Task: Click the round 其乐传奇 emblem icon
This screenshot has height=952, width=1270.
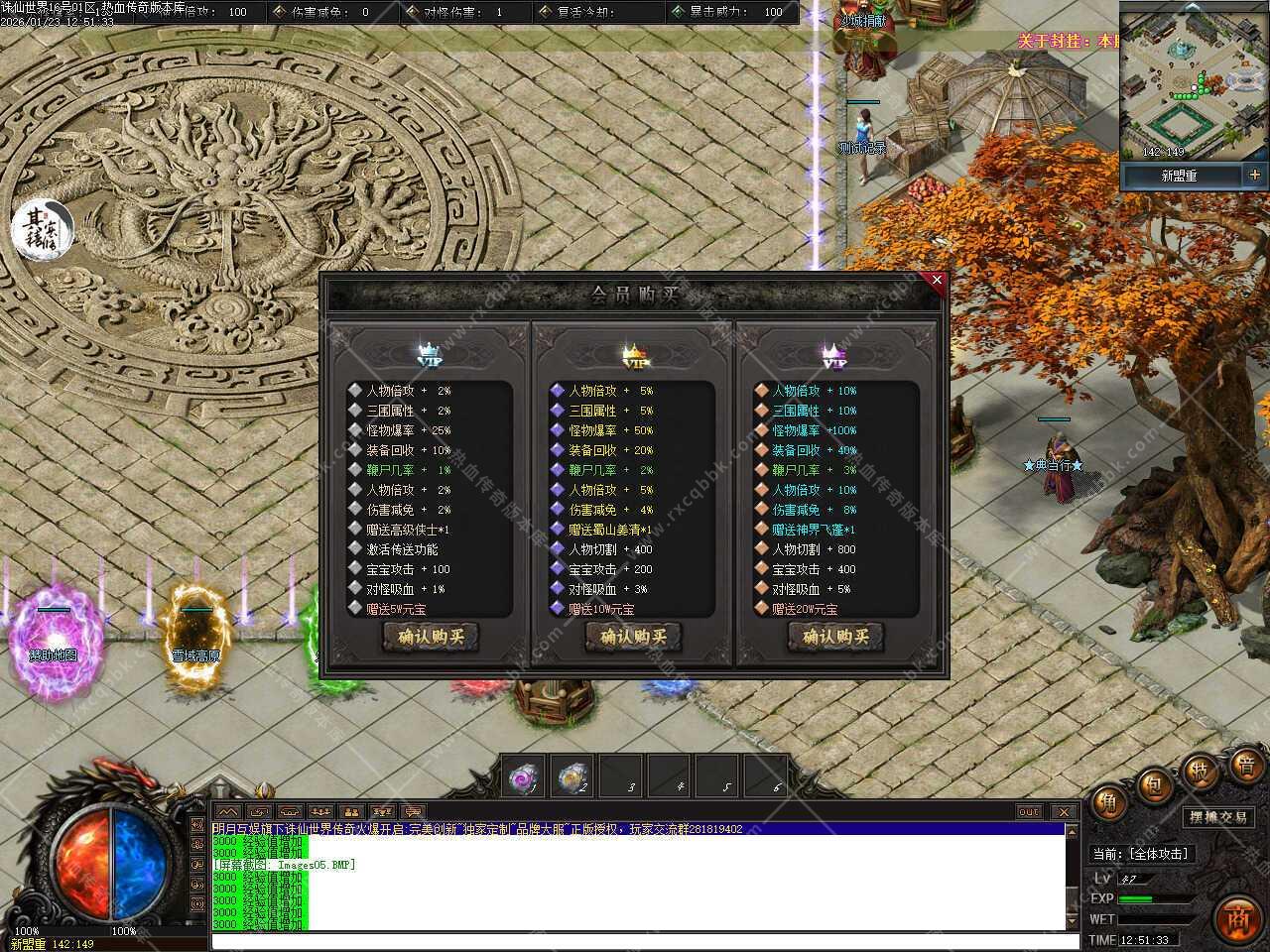Action: tap(43, 227)
